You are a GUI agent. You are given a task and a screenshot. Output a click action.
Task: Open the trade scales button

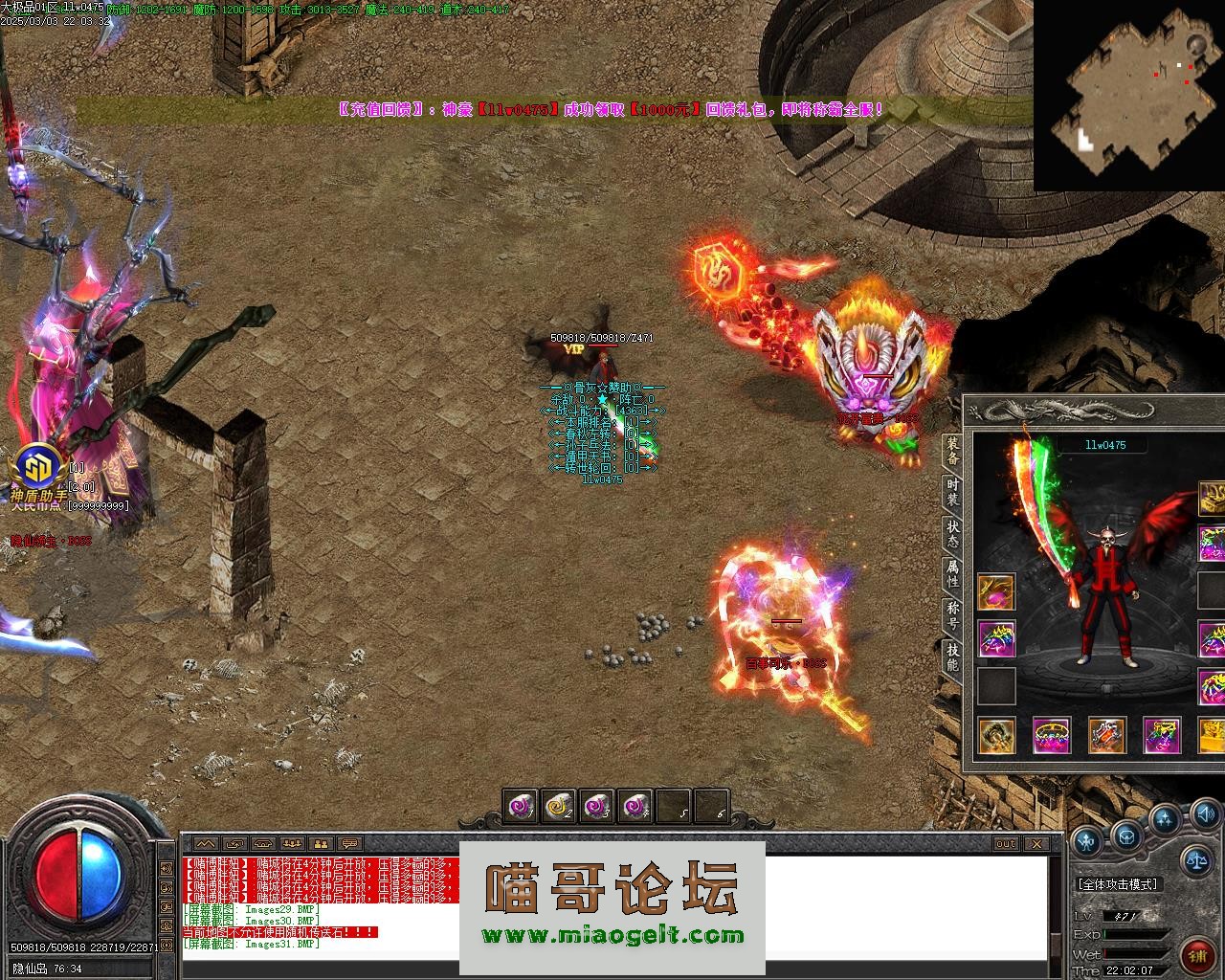(1196, 859)
